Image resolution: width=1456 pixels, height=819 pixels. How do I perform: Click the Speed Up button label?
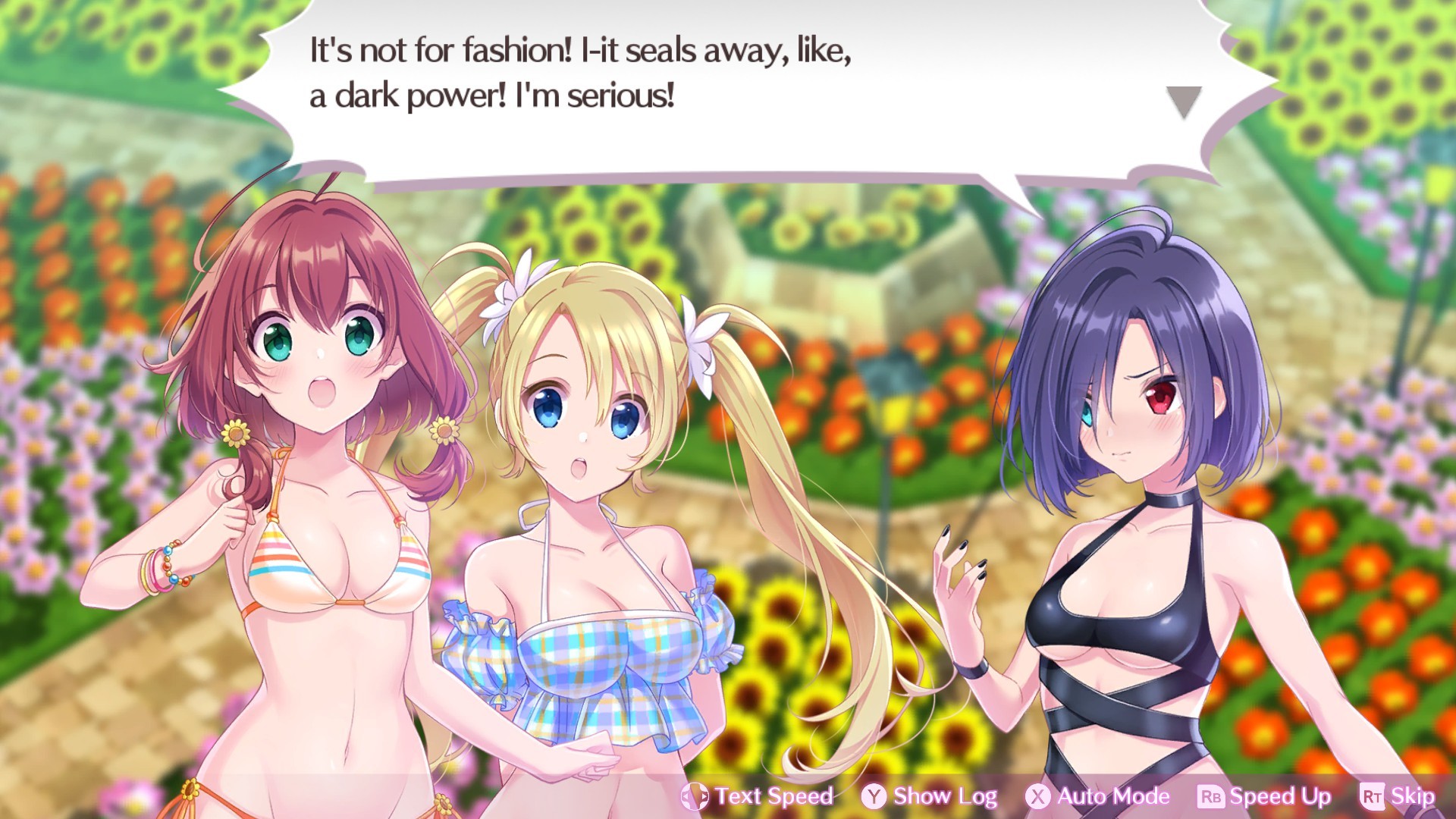pyautogui.click(x=1280, y=796)
